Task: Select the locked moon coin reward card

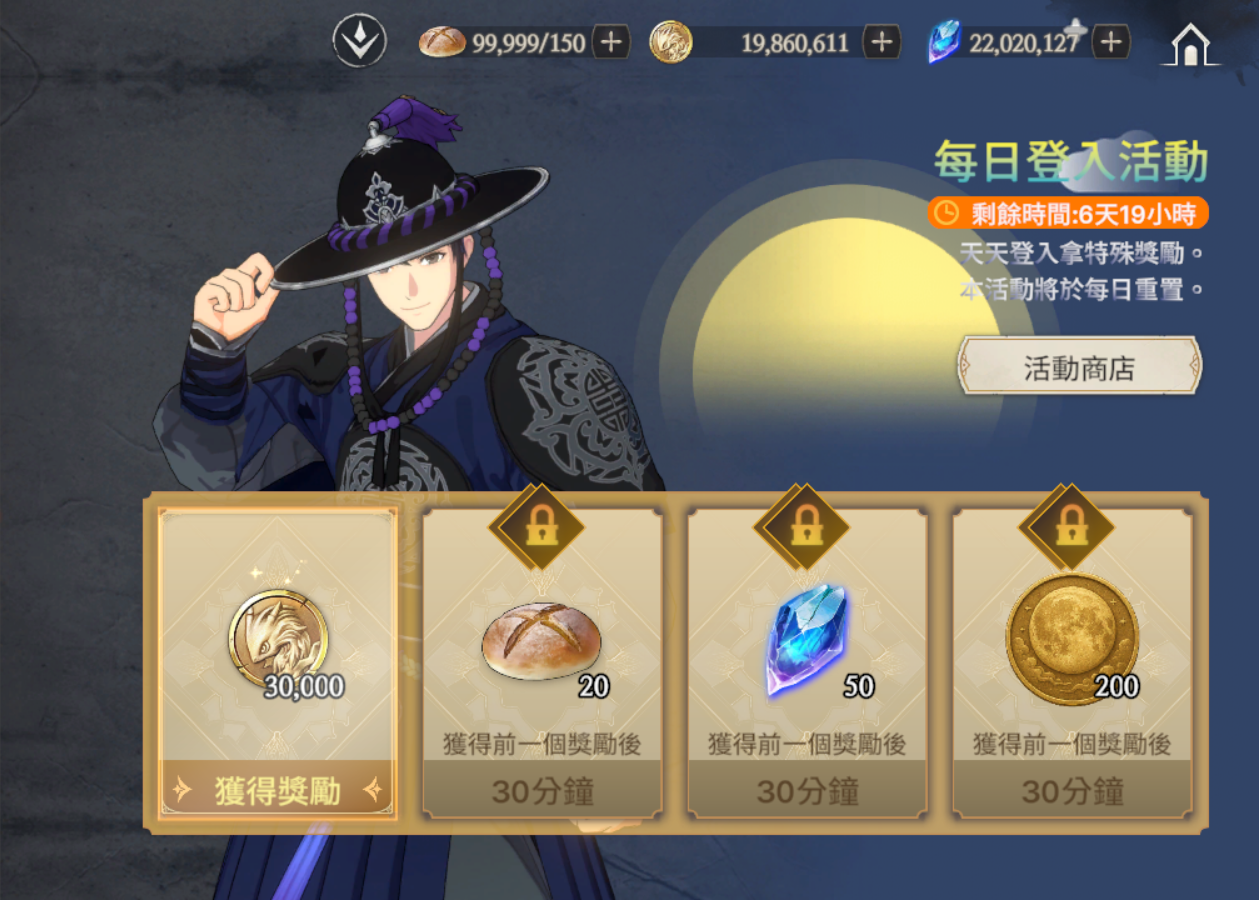Action: [1072, 660]
